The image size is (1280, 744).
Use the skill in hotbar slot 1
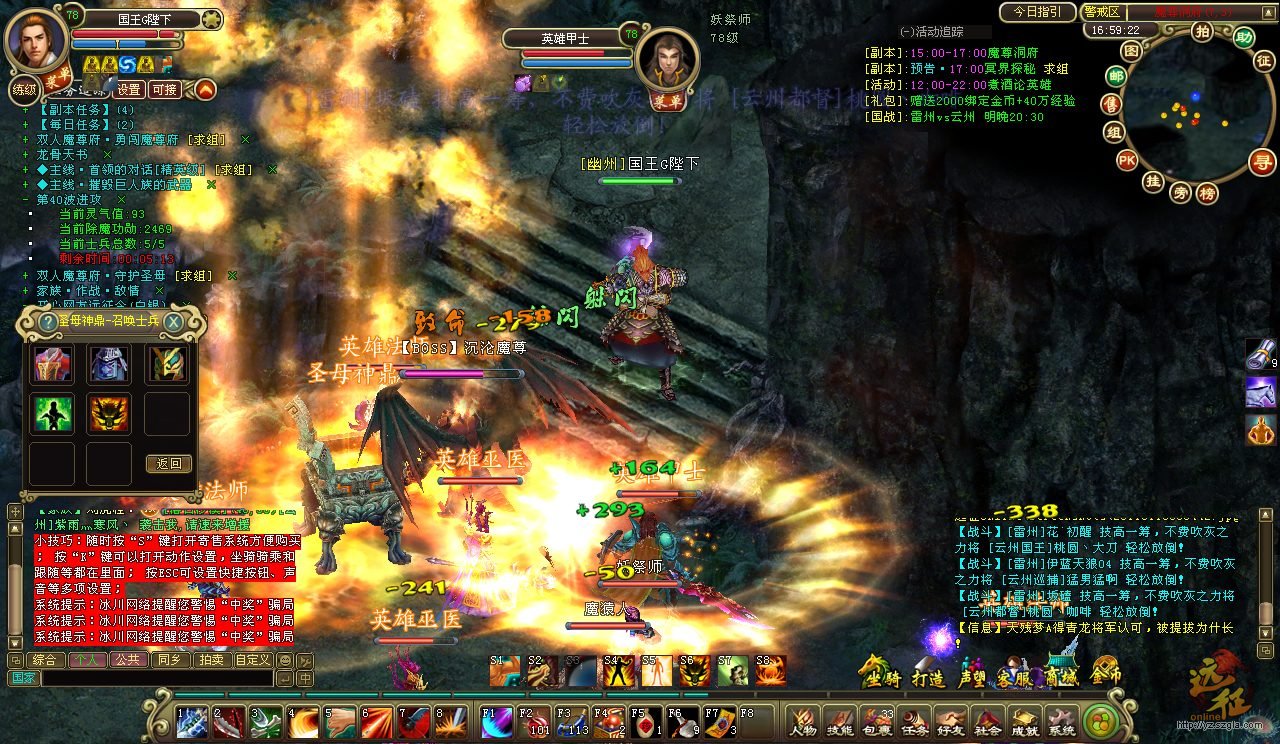tap(192, 721)
